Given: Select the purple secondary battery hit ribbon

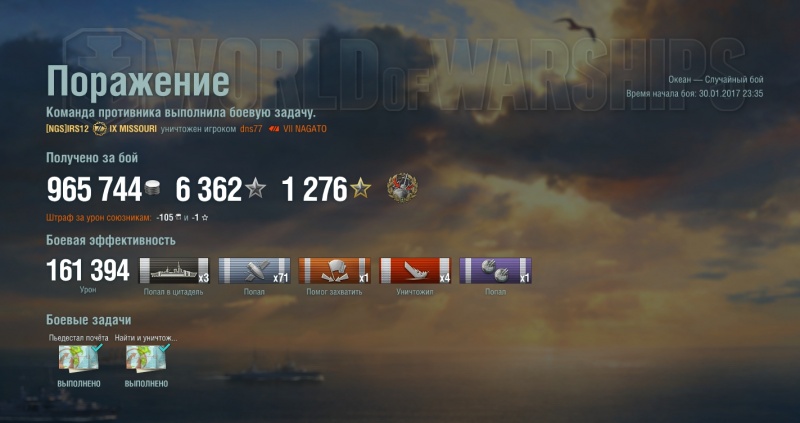Looking at the screenshot, I should (495, 270).
